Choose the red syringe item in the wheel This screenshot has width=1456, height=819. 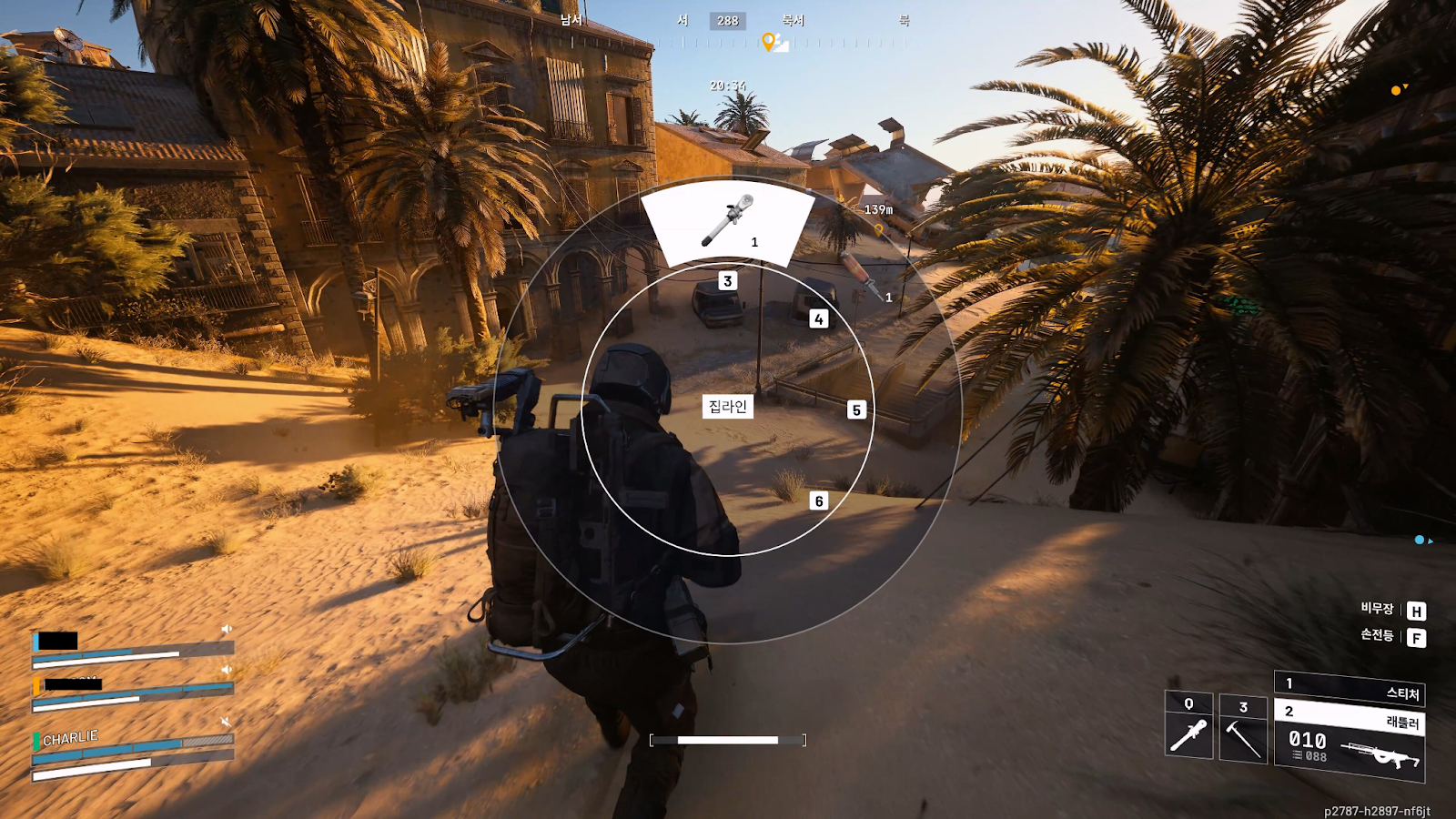pyautogui.click(x=861, y=277)
